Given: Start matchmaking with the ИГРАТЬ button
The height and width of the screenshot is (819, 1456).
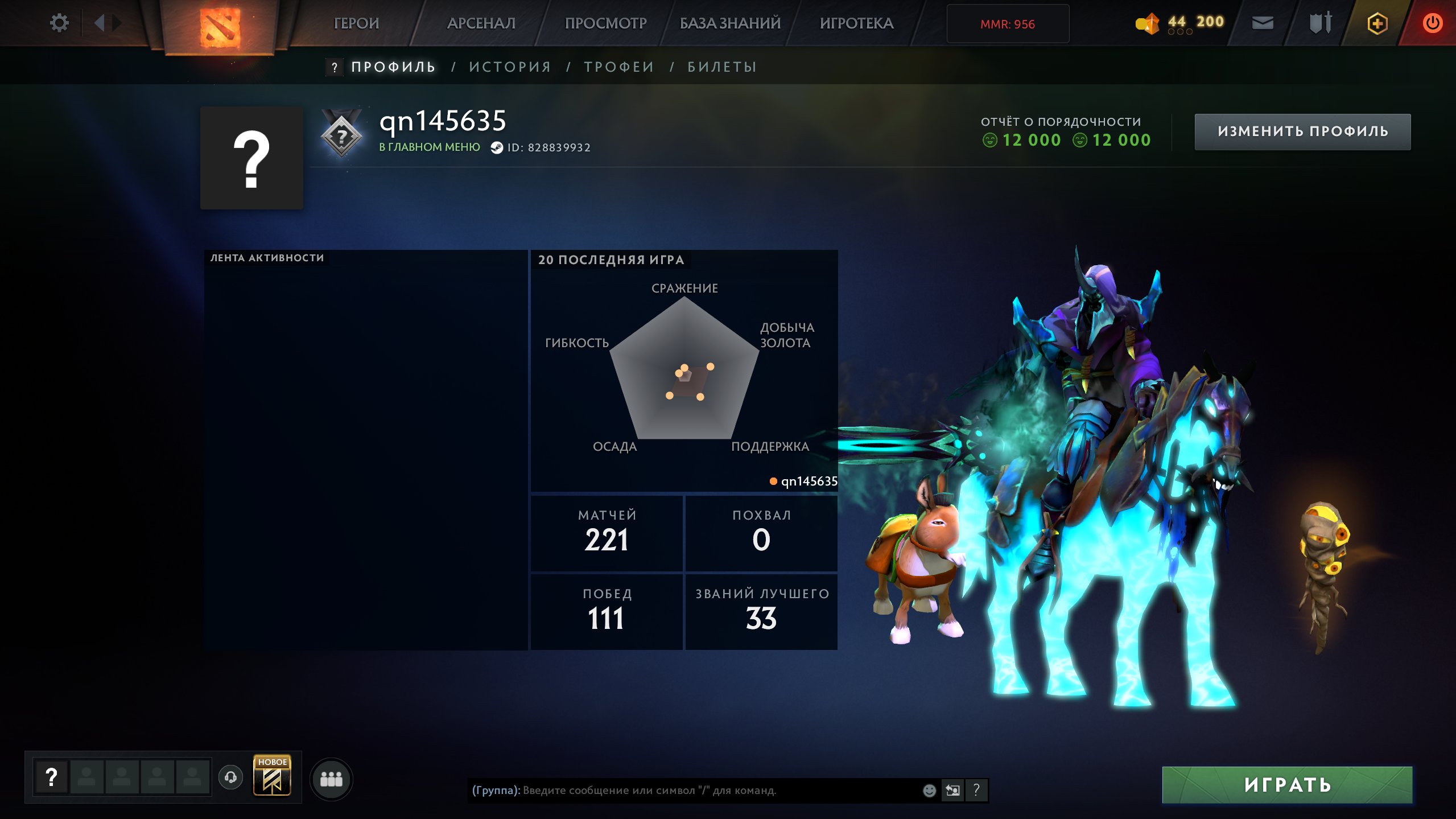Looking at the screenshot, I should (x=1287, y=785).
